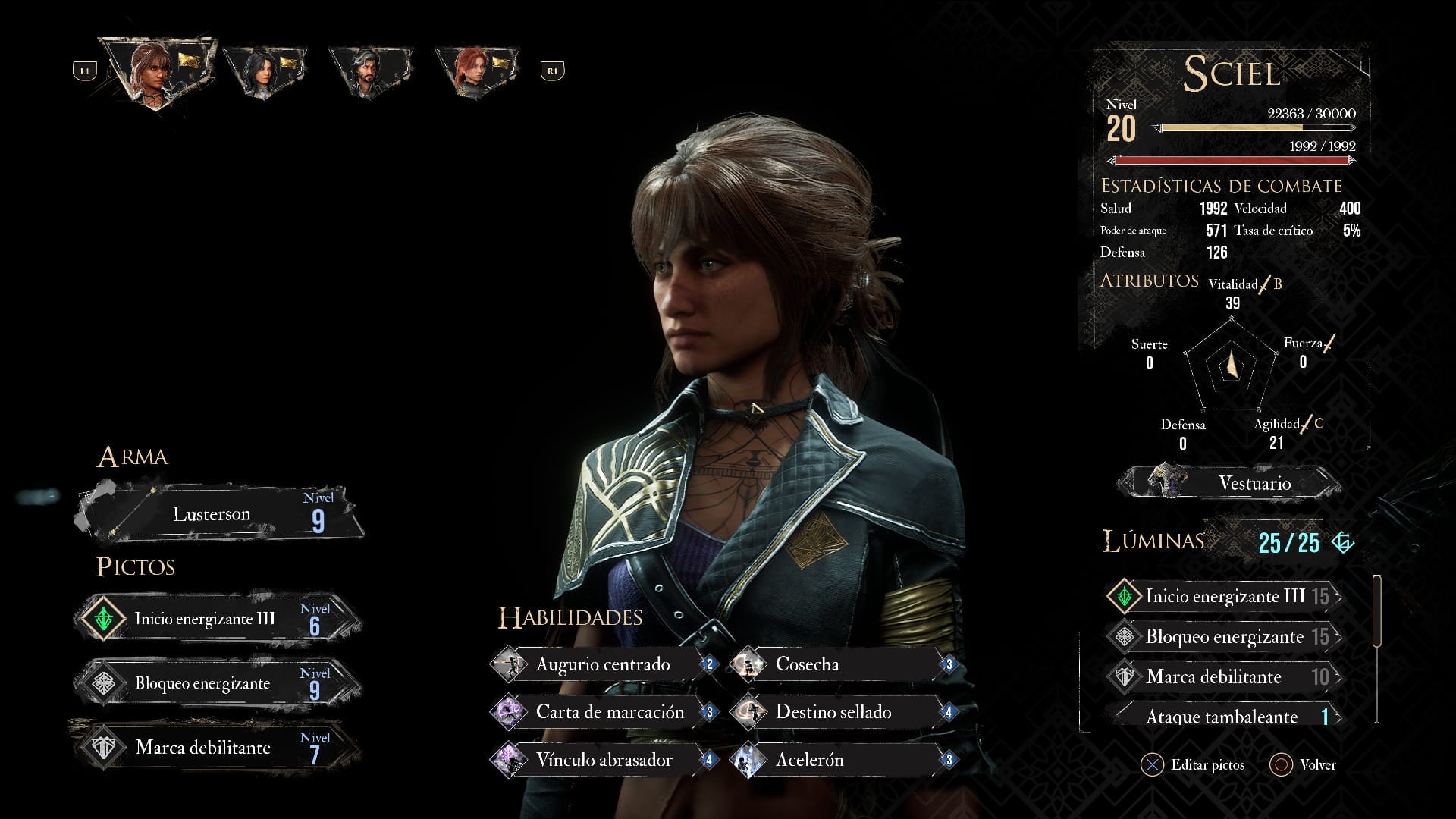This screenshot has height=819, width=1456.
Task: Open the Lusterson weapon slot
Action: pyautogui.click(x=220, y=514)
